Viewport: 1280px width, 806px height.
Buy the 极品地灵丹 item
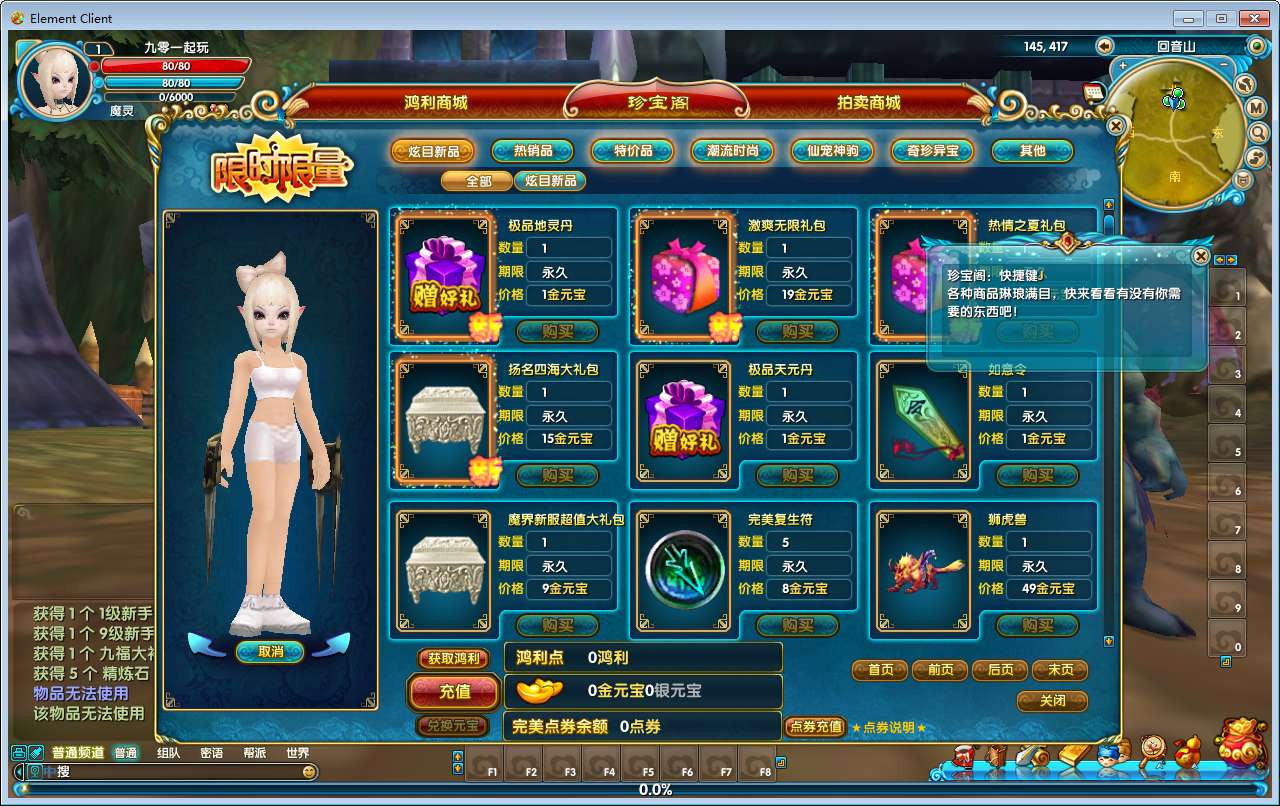tap(557, 331)
